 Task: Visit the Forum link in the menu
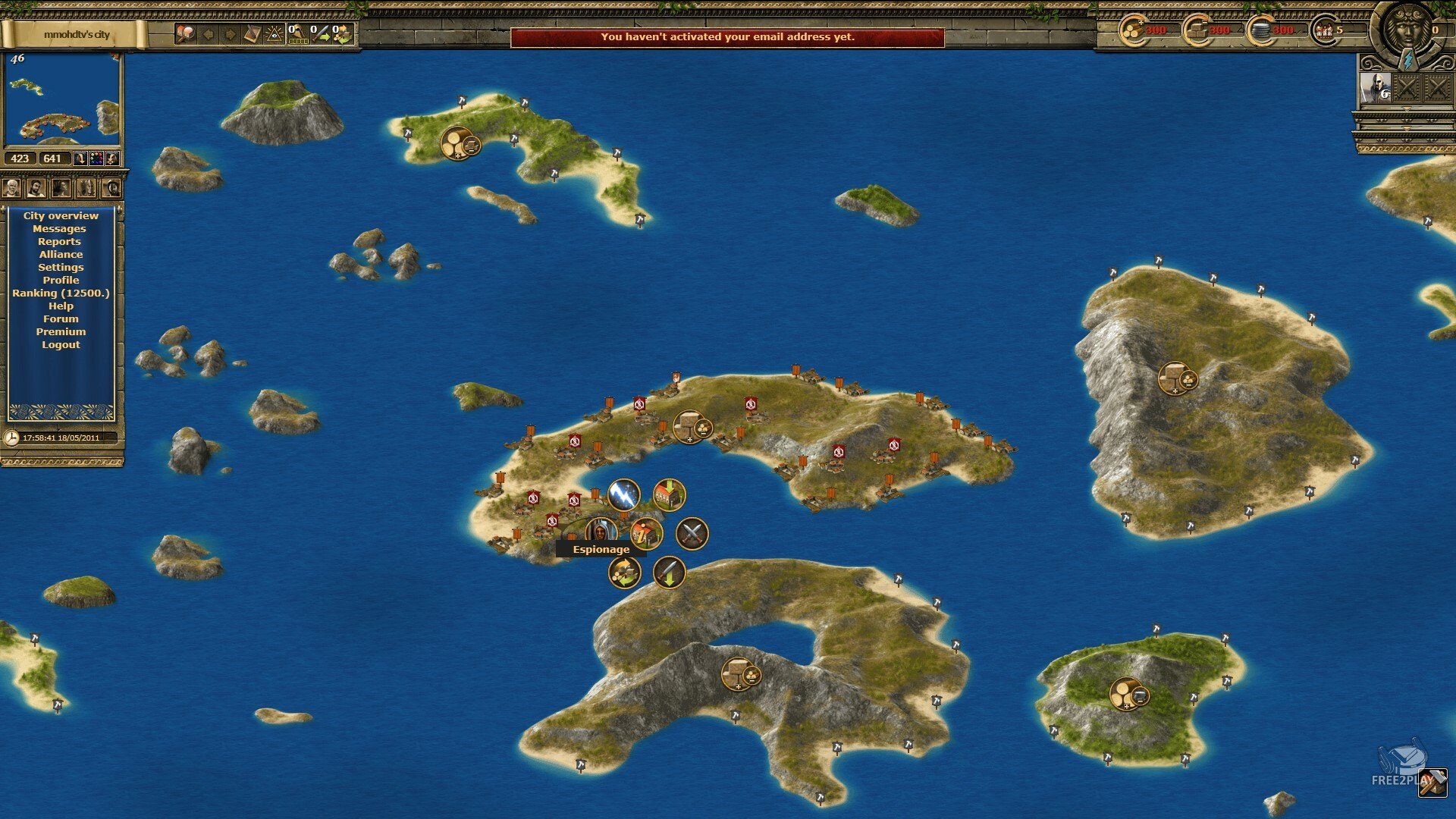61,319
